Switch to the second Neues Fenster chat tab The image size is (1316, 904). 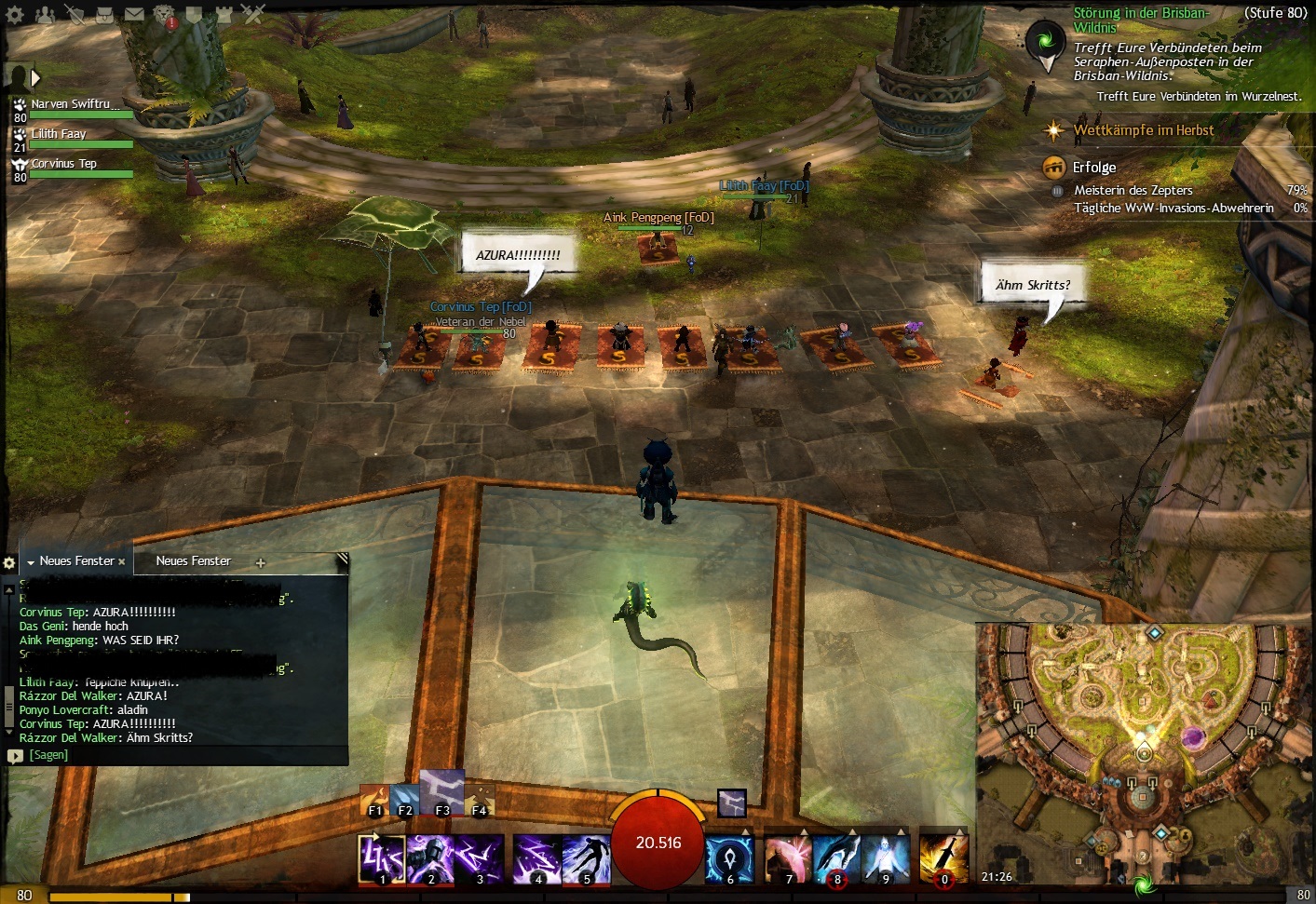193,561
